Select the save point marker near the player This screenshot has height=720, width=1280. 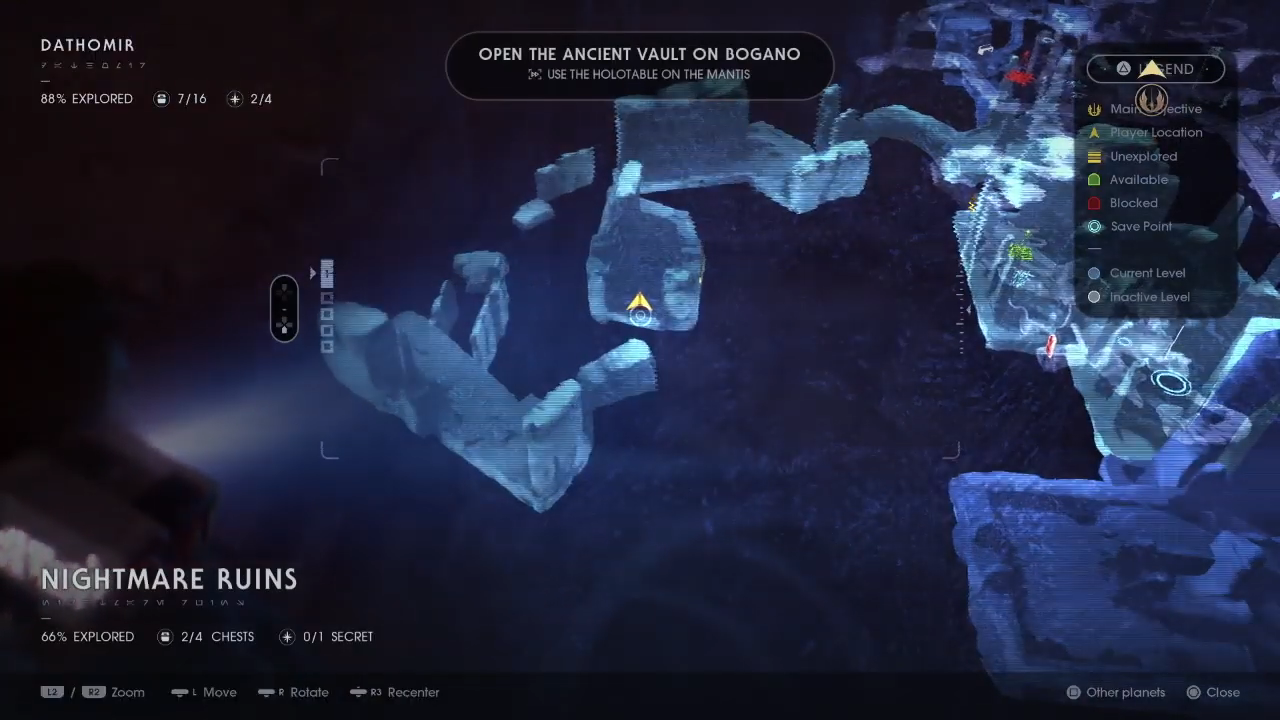click(641, 316)
